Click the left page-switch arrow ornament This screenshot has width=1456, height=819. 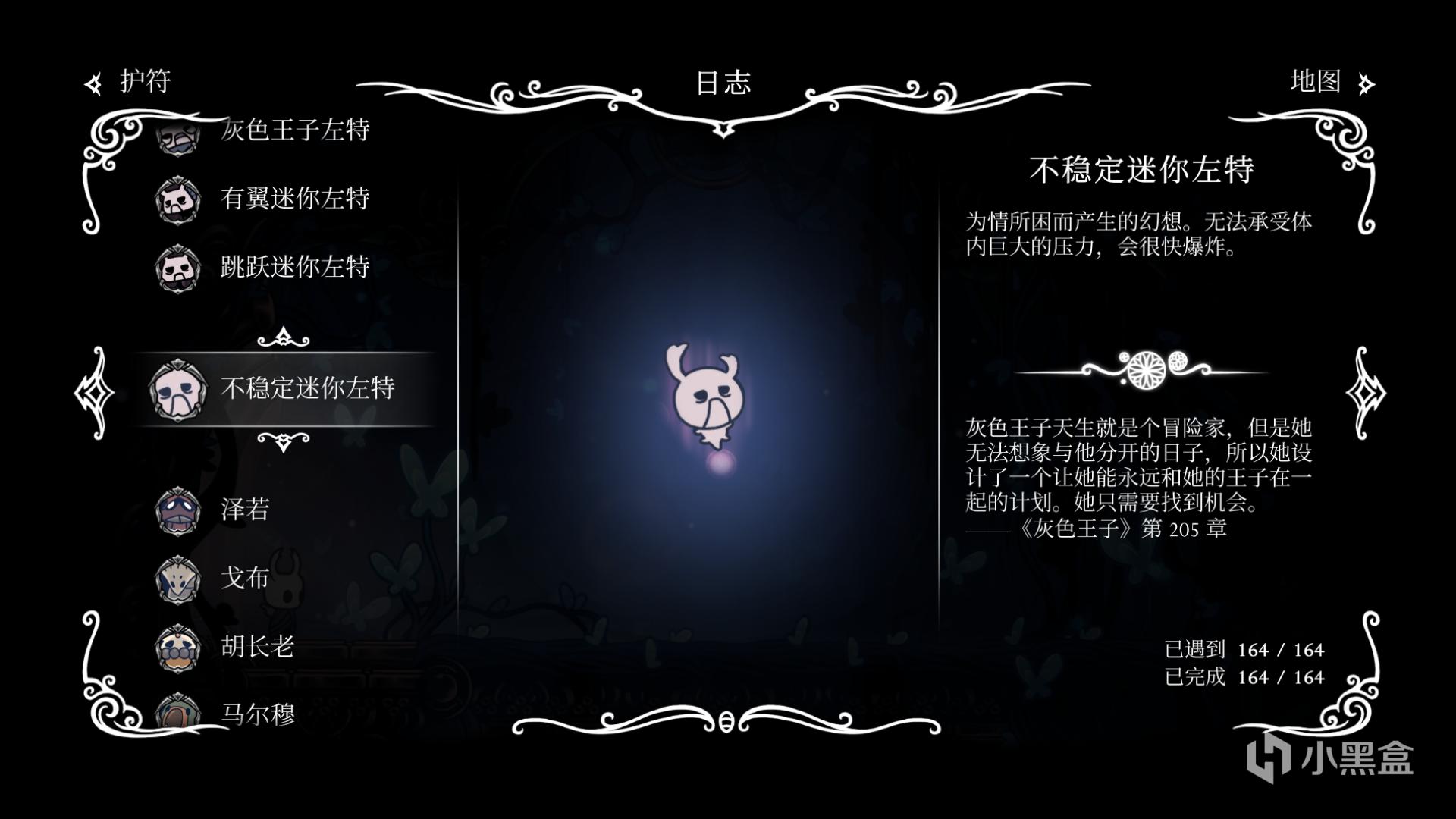(94, 393)
